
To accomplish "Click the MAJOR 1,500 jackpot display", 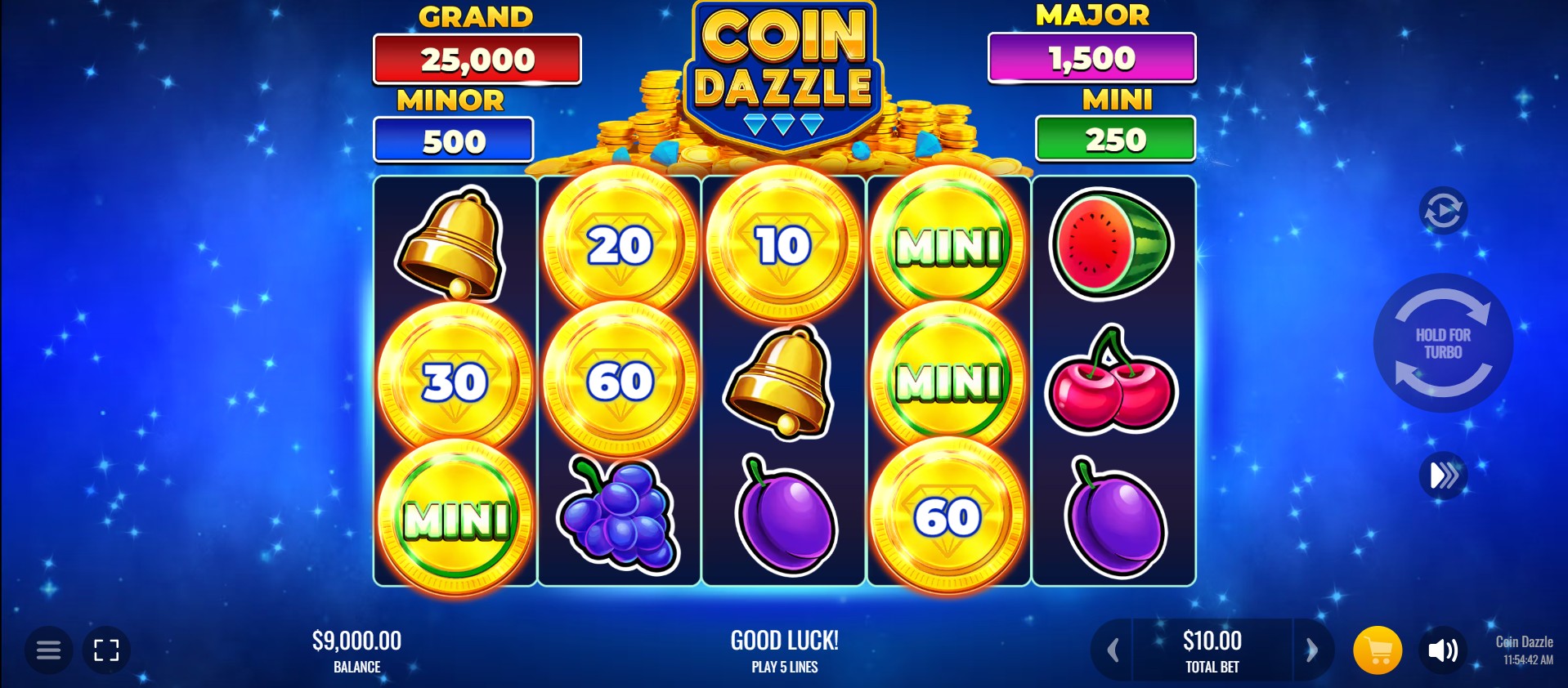I will [x=1091, y=58].
